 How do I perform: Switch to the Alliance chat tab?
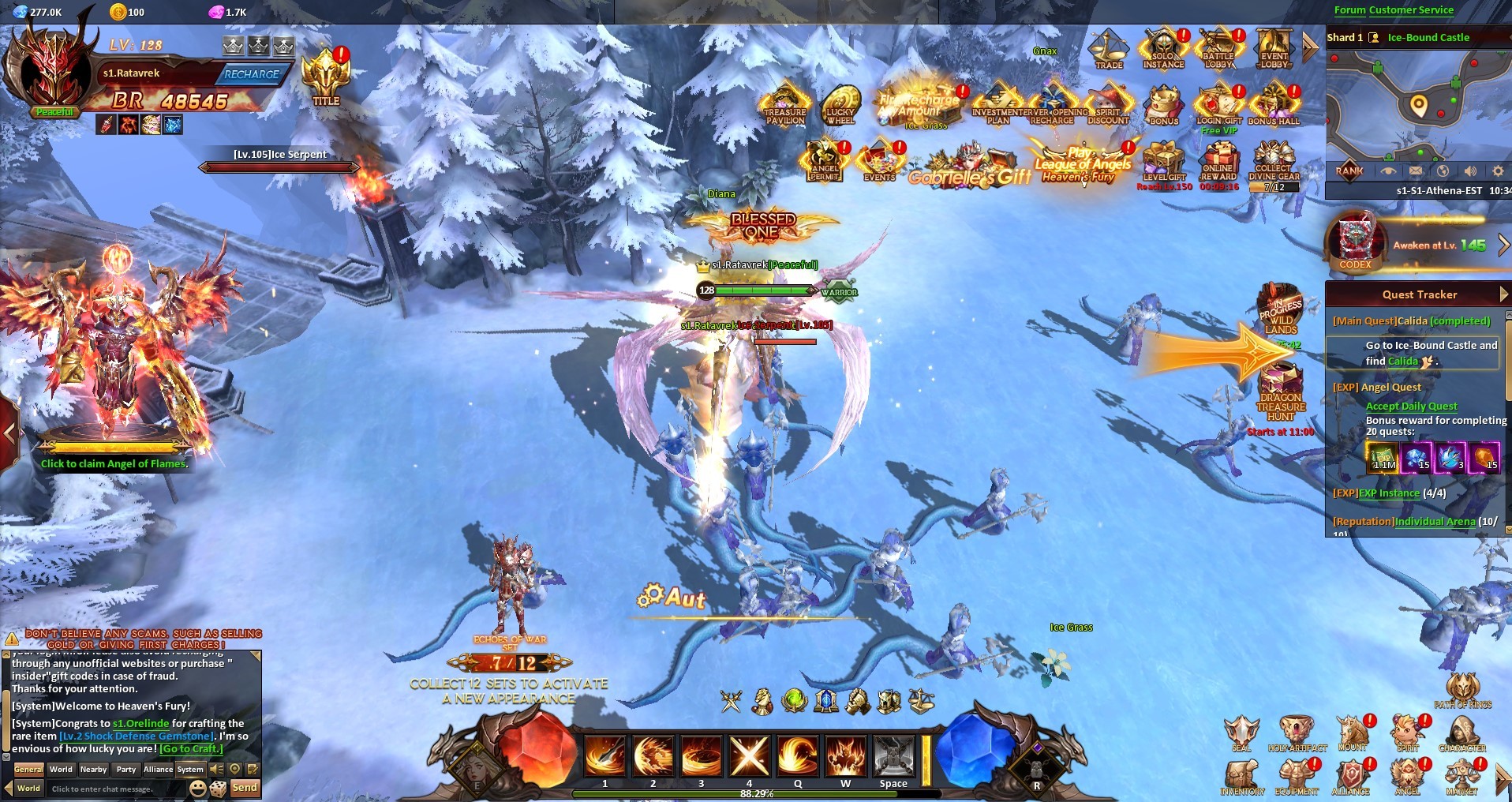point(158,769)
